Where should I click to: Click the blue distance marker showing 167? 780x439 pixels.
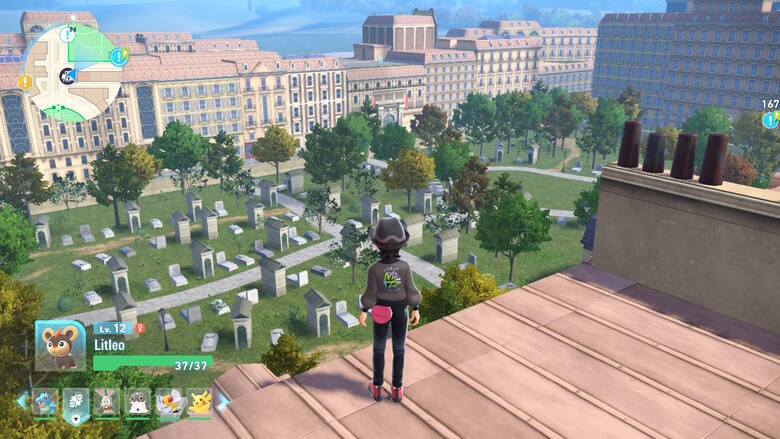pos(770,119)
